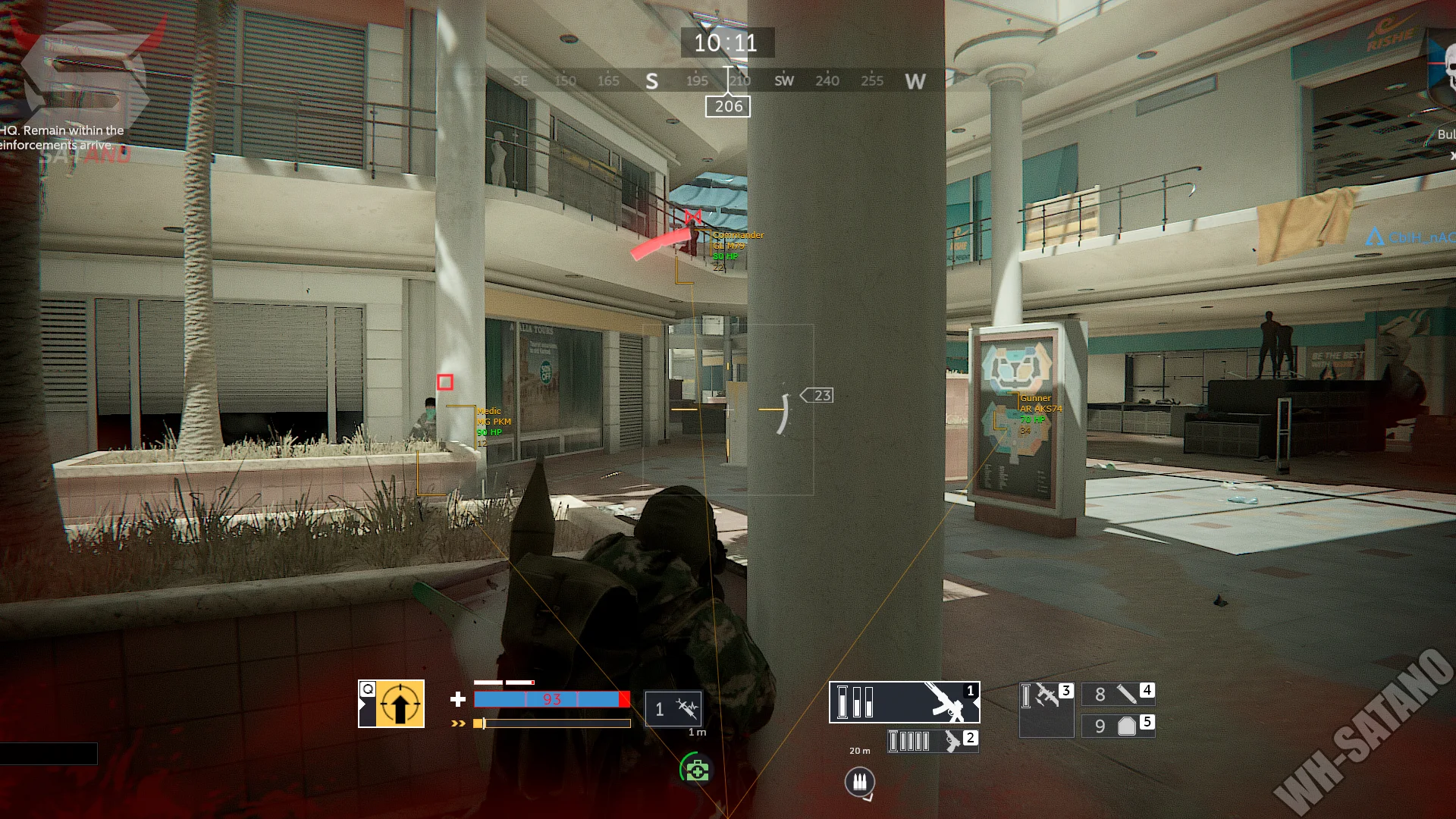This screenshot has height=819, width=1456.
Task: Use the adrenaline syringe item slot
Action: (x=673, y=709)
